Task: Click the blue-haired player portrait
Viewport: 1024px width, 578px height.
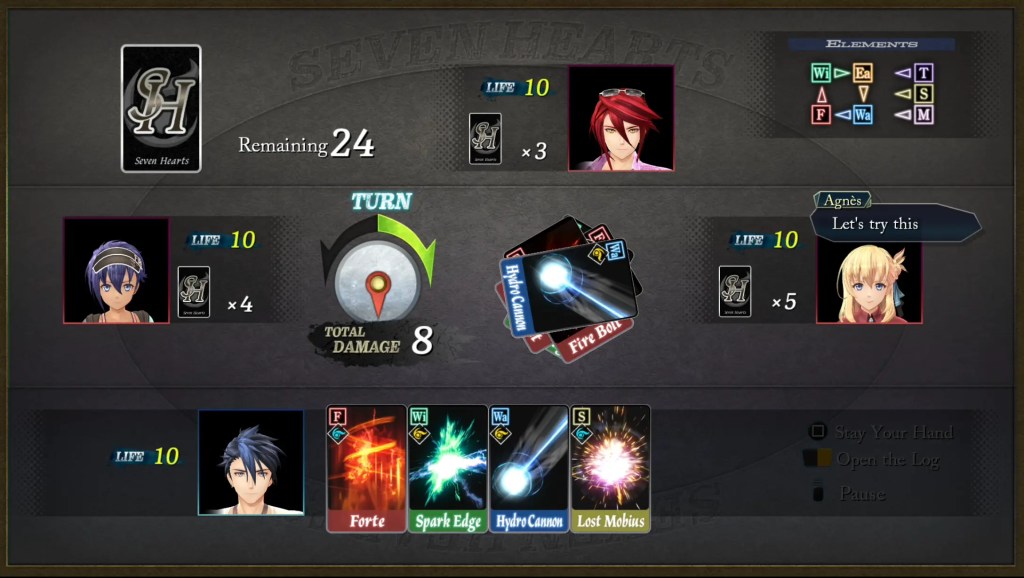Action: click(x=251, y=462)
